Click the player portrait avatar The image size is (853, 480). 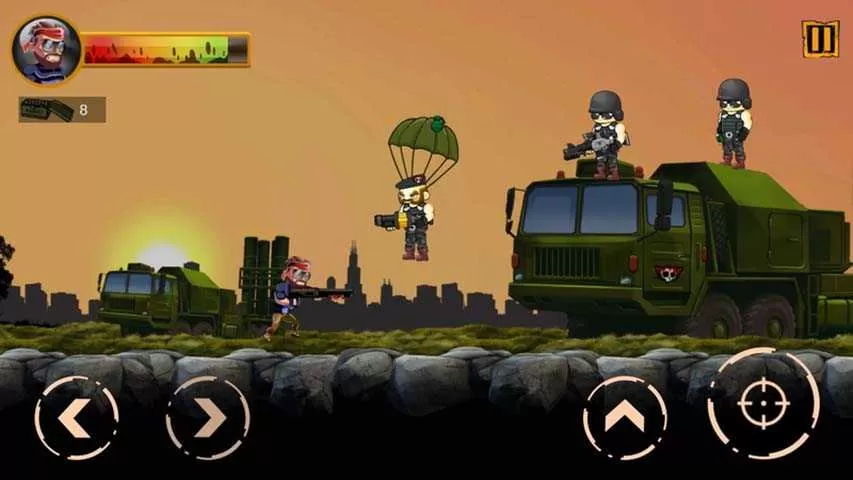46,49
